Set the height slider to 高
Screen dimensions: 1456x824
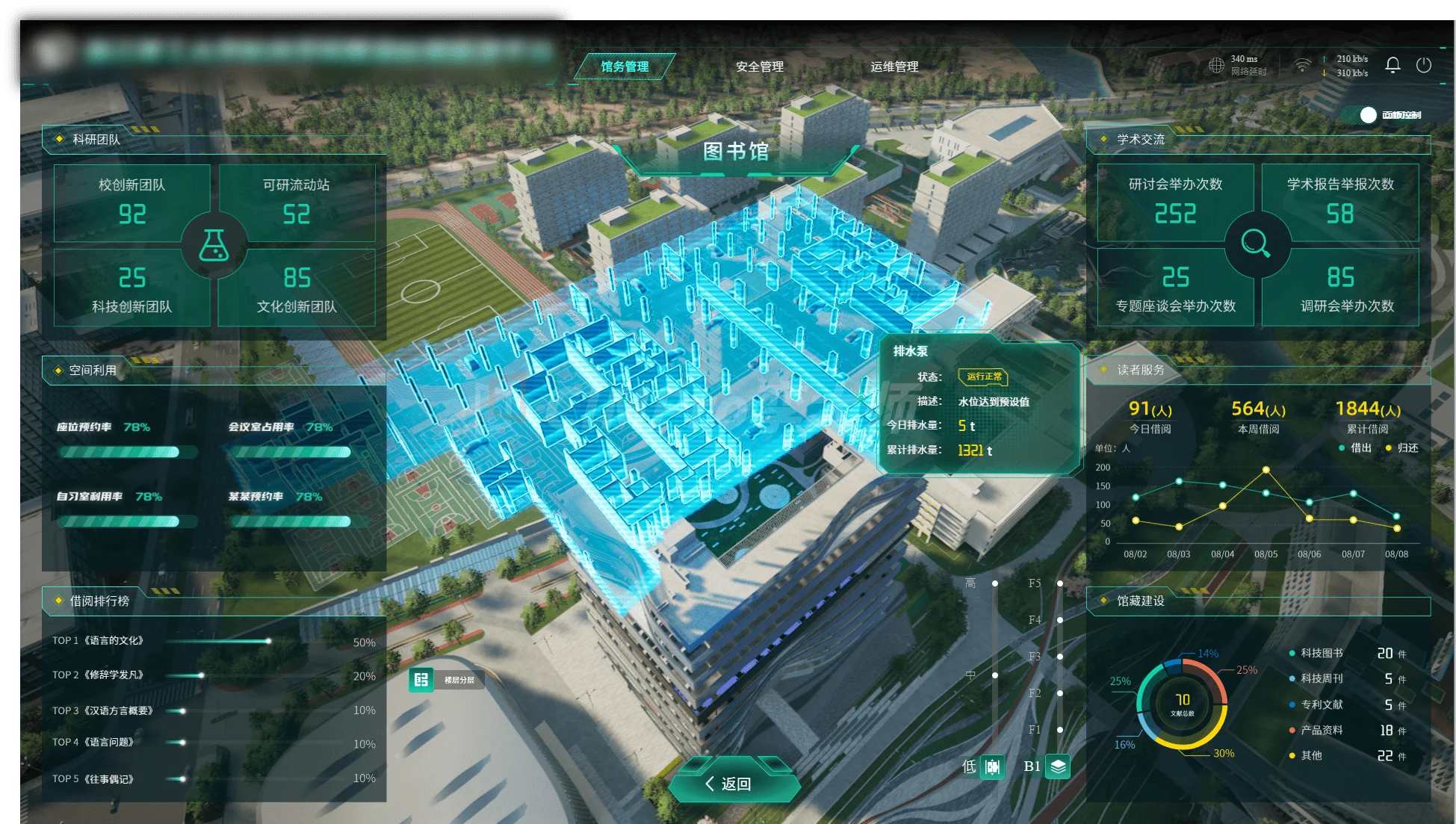(995, 583)
